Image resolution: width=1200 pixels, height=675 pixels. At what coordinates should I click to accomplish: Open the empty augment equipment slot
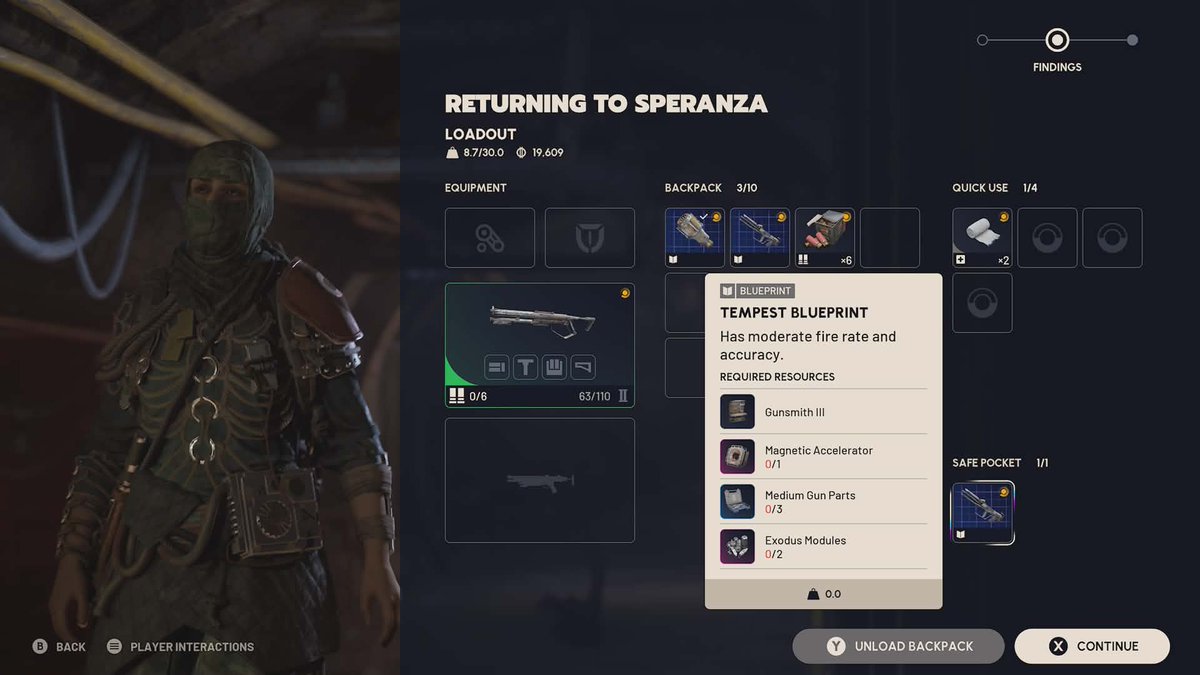point(489,238)
